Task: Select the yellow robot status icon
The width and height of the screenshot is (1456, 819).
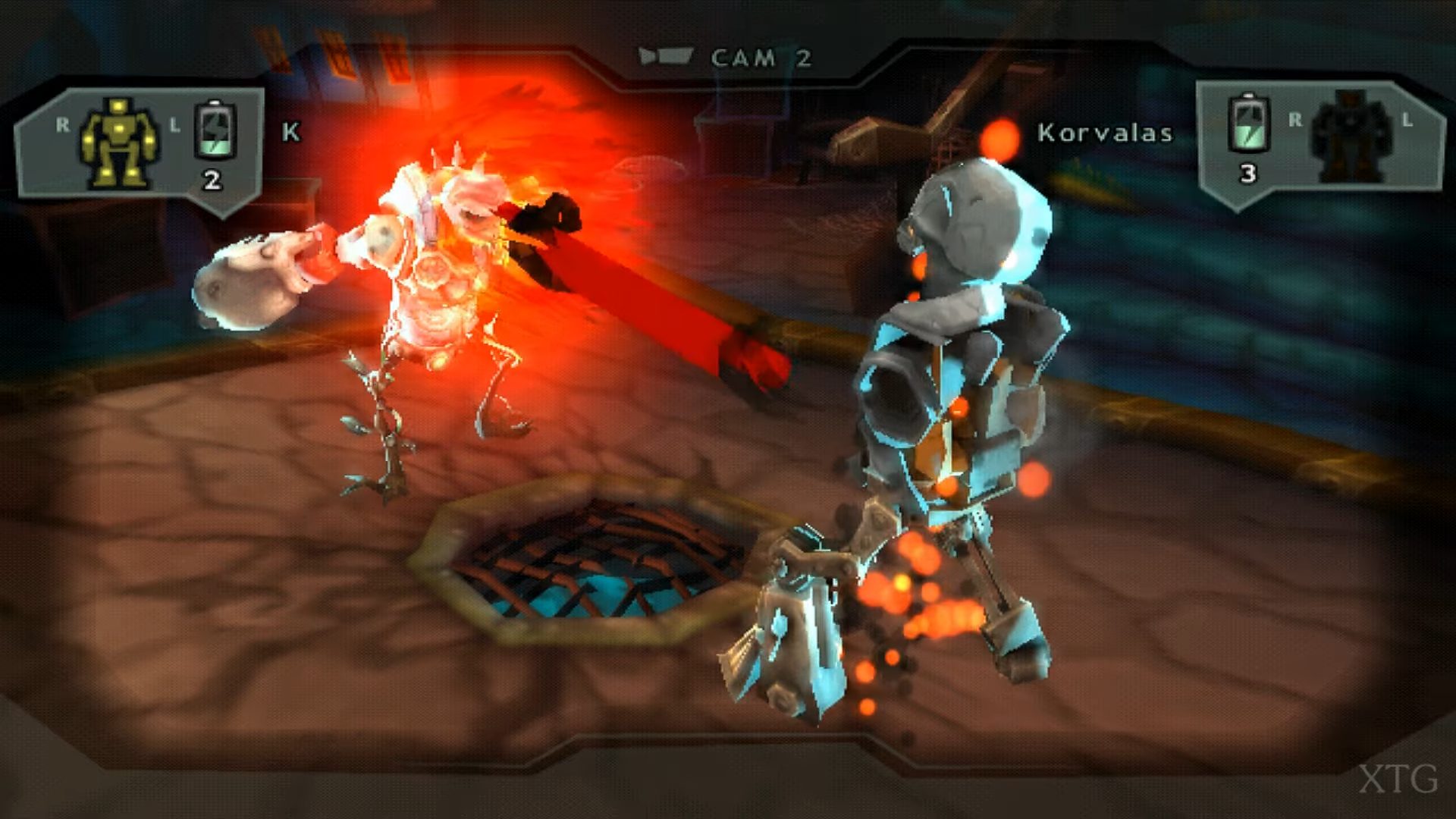Action: [x=120, y=143]
